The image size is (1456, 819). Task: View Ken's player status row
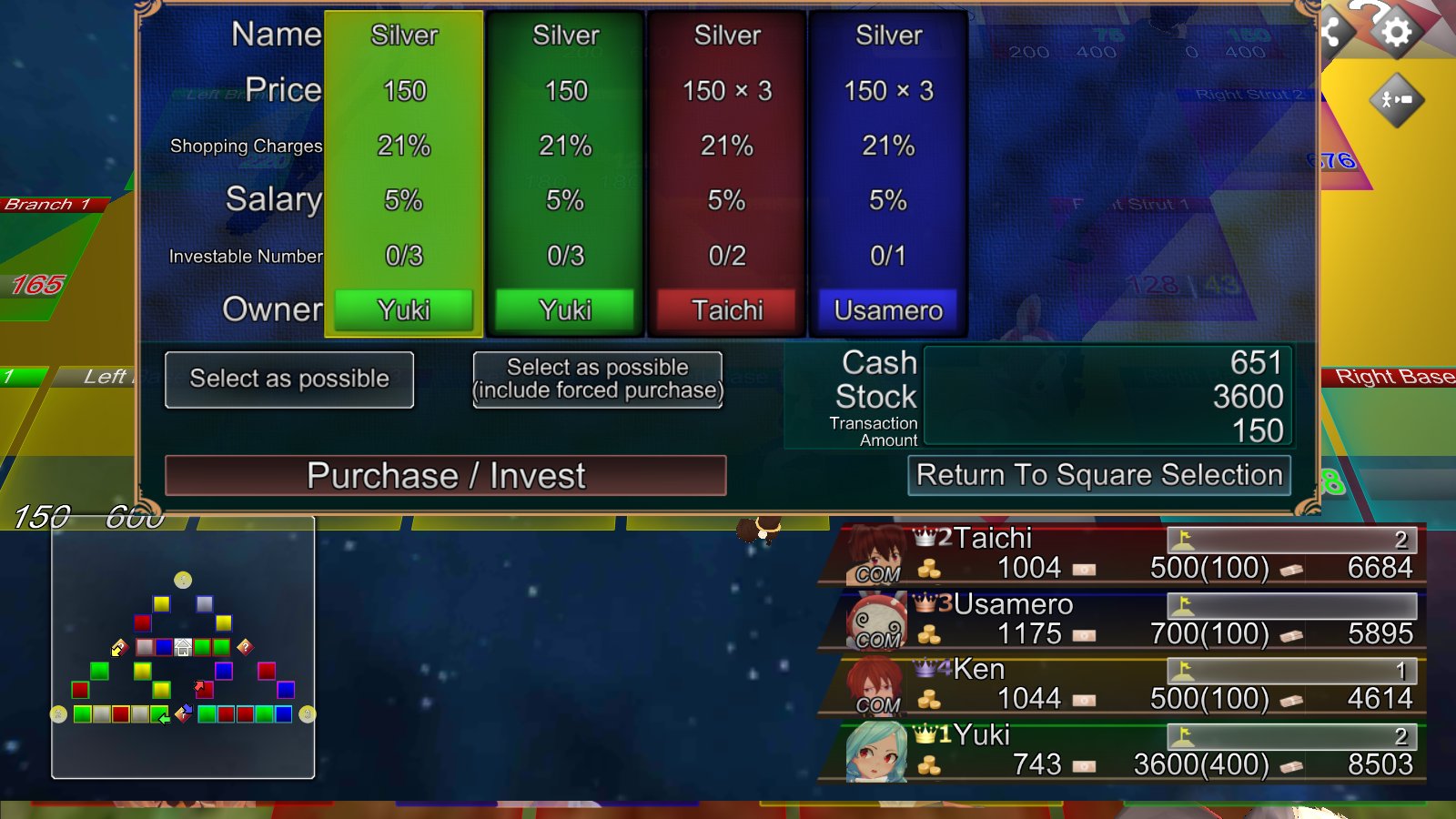[1124, 685]
